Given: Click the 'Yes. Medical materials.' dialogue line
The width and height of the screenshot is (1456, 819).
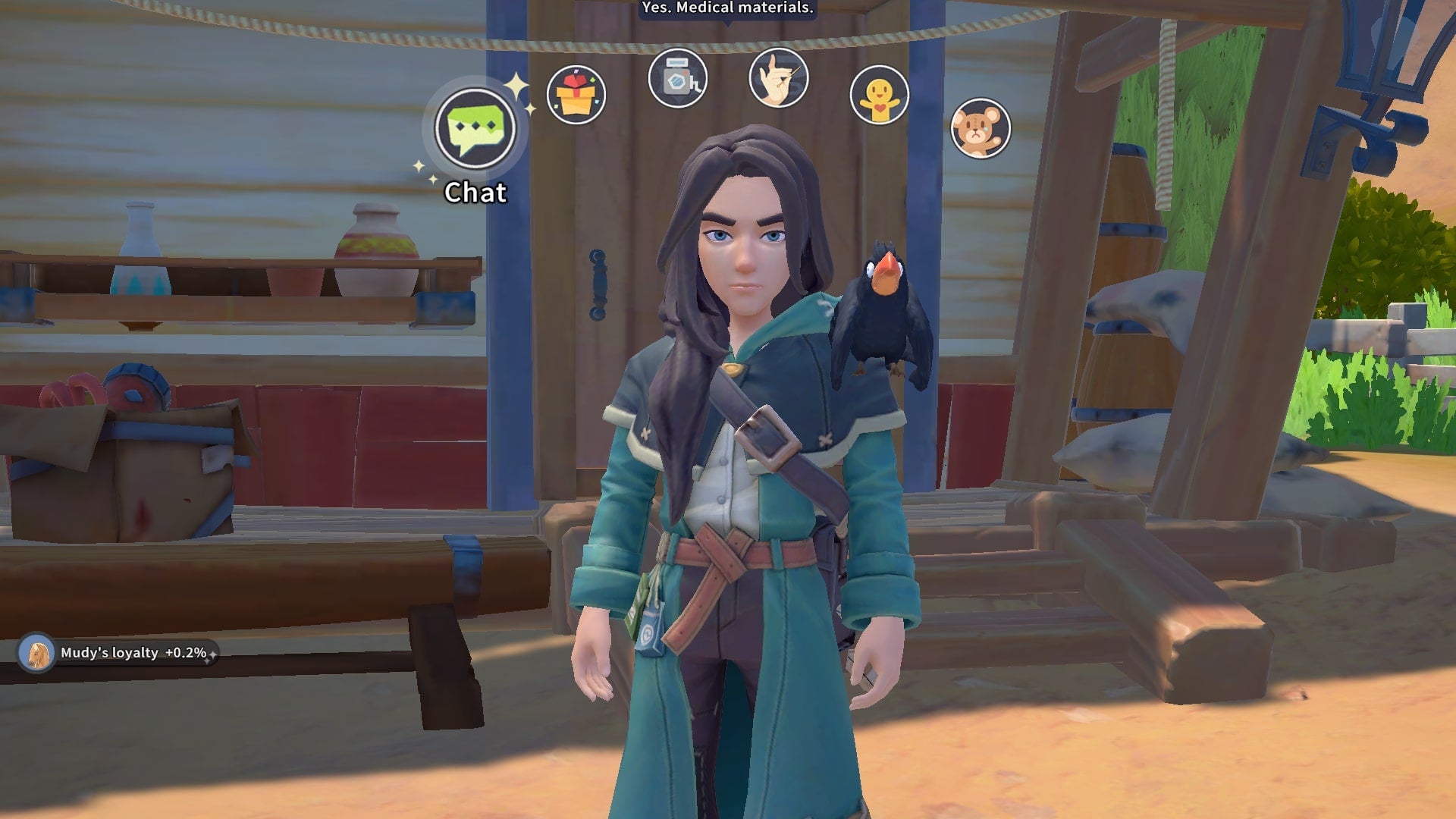Looking at the screenshot, I should [727, 10].
